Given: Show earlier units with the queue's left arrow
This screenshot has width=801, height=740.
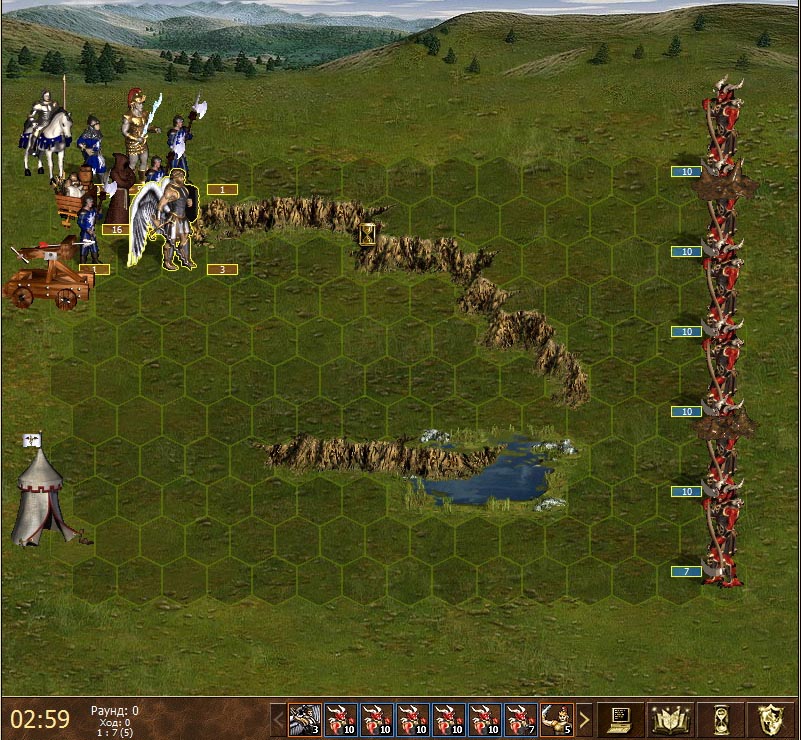Looking at the screenshot, I should (x=278, y=719).
